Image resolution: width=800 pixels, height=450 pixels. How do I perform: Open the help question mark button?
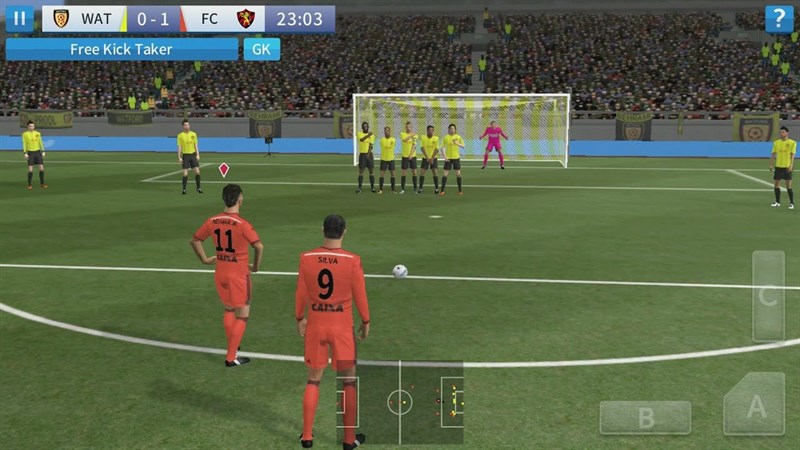779,18
